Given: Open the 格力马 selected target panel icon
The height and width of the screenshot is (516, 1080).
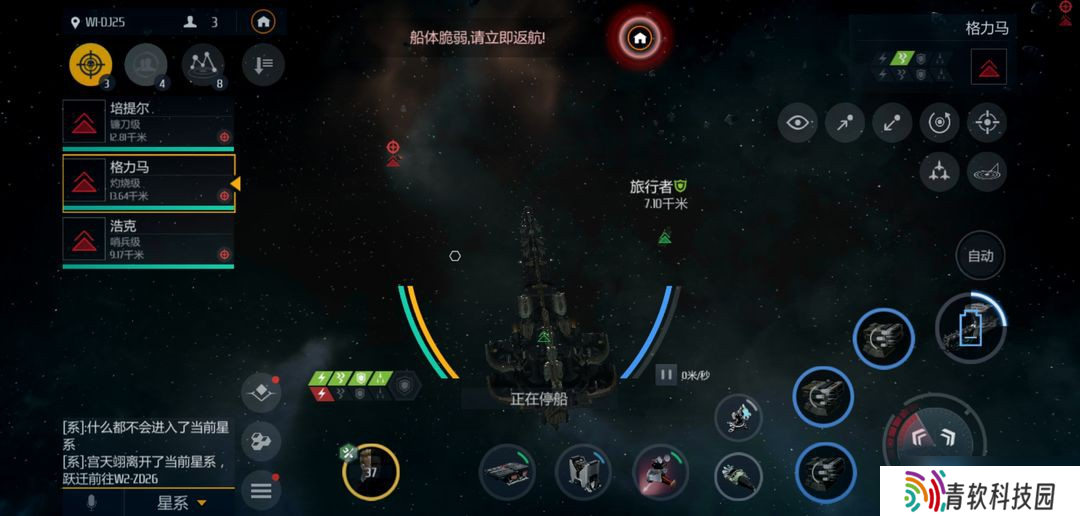Looking at the screenshot, I should [989, 67].
